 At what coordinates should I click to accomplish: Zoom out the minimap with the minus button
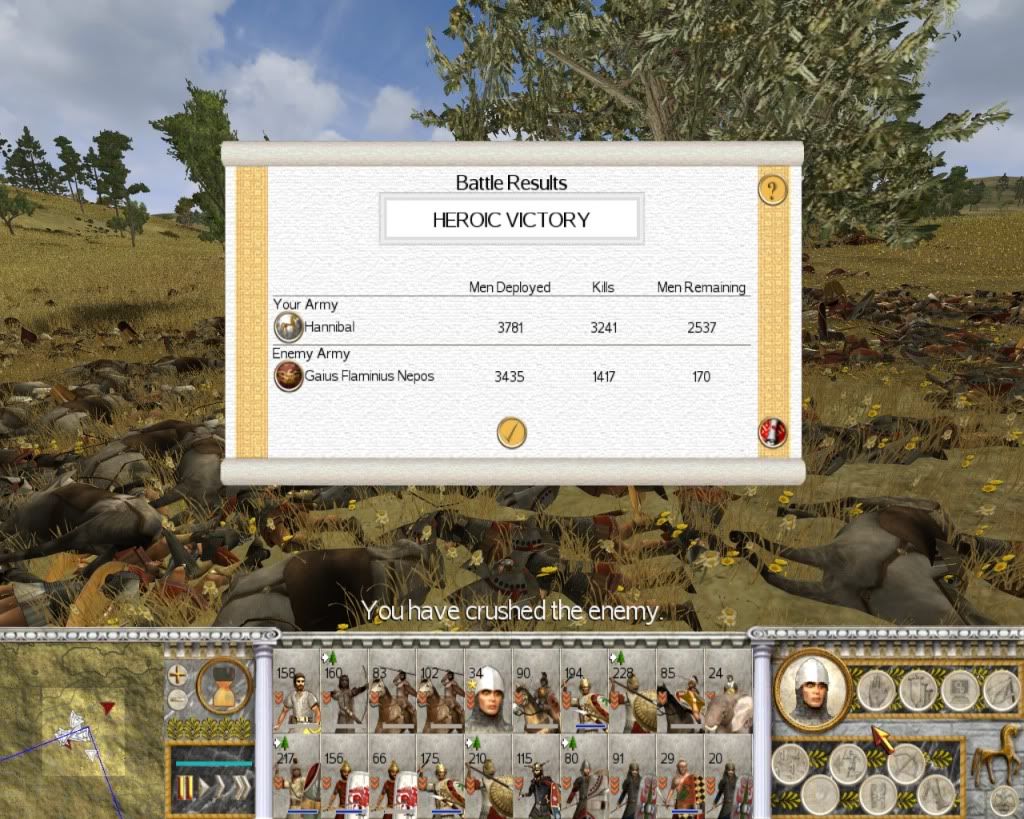pyautogui.click(x=177, y=698)
